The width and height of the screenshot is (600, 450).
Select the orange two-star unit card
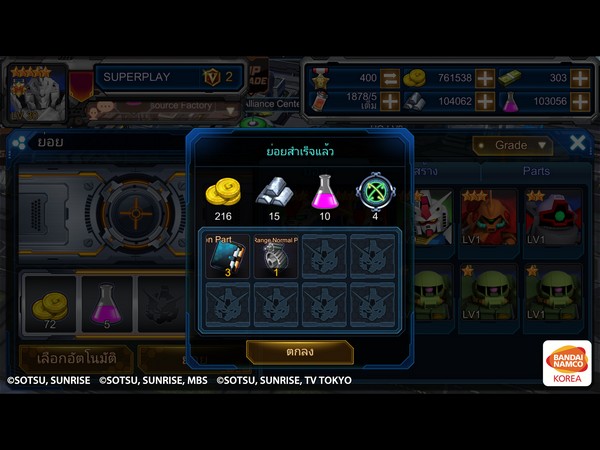[x=490, y=215]
